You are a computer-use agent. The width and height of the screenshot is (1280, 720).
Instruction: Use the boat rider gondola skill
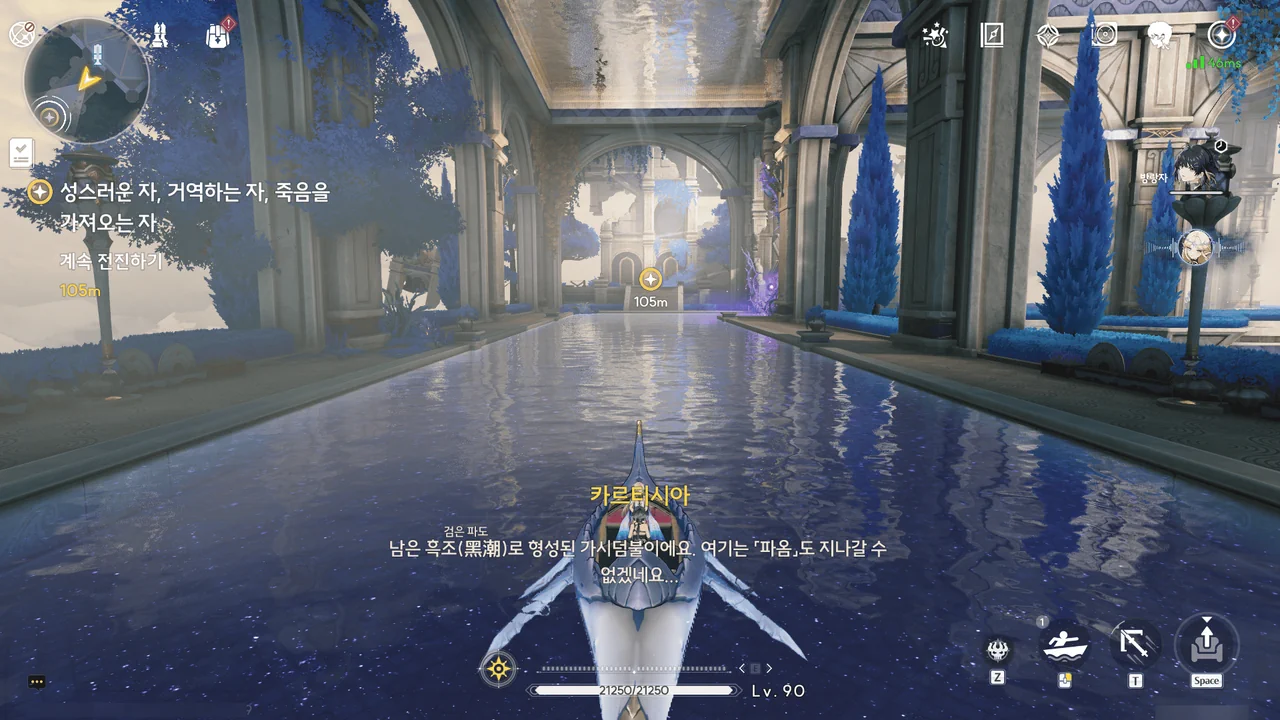pyautogui.click(x=1065, y=647)
